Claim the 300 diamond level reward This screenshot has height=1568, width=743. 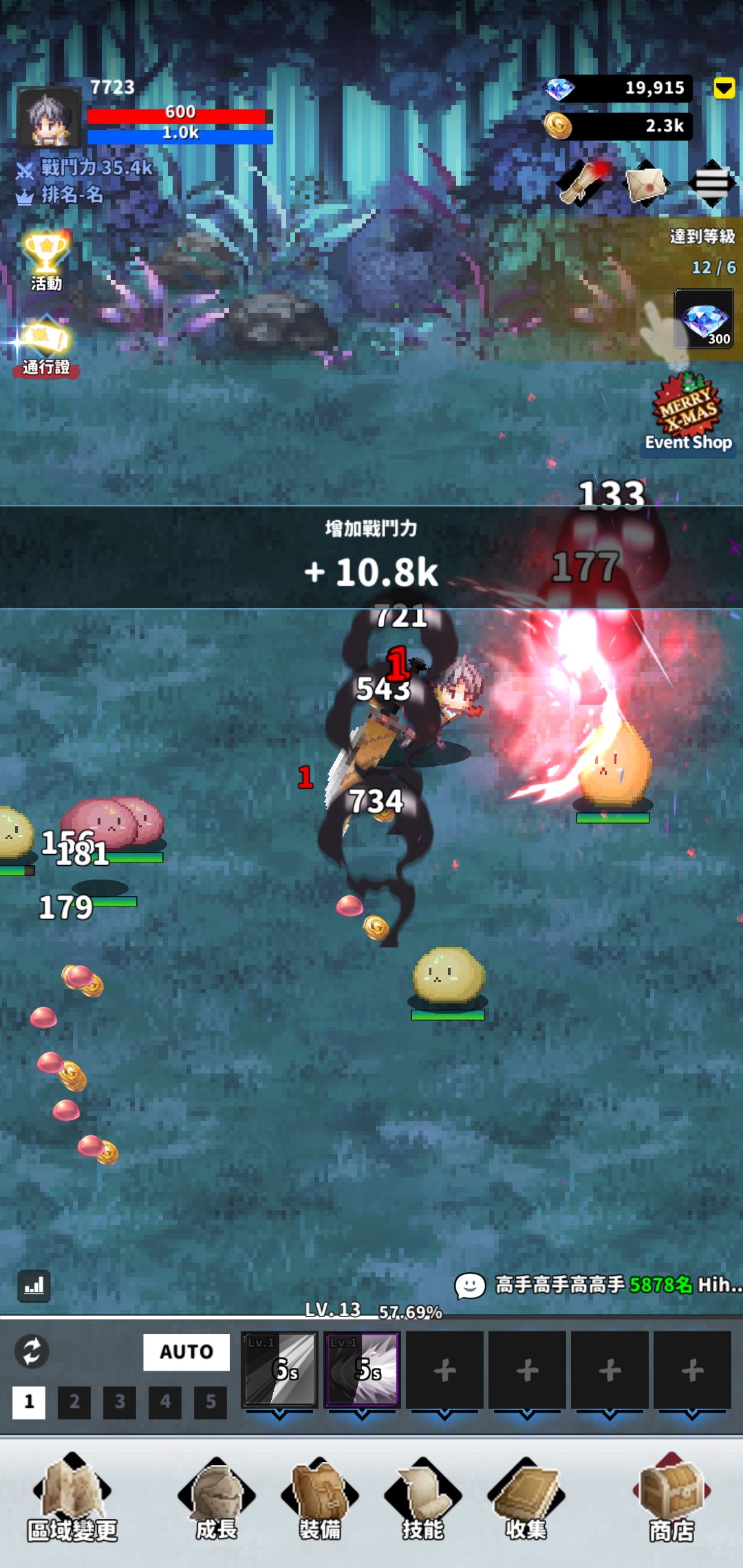(x=704, y=319)
